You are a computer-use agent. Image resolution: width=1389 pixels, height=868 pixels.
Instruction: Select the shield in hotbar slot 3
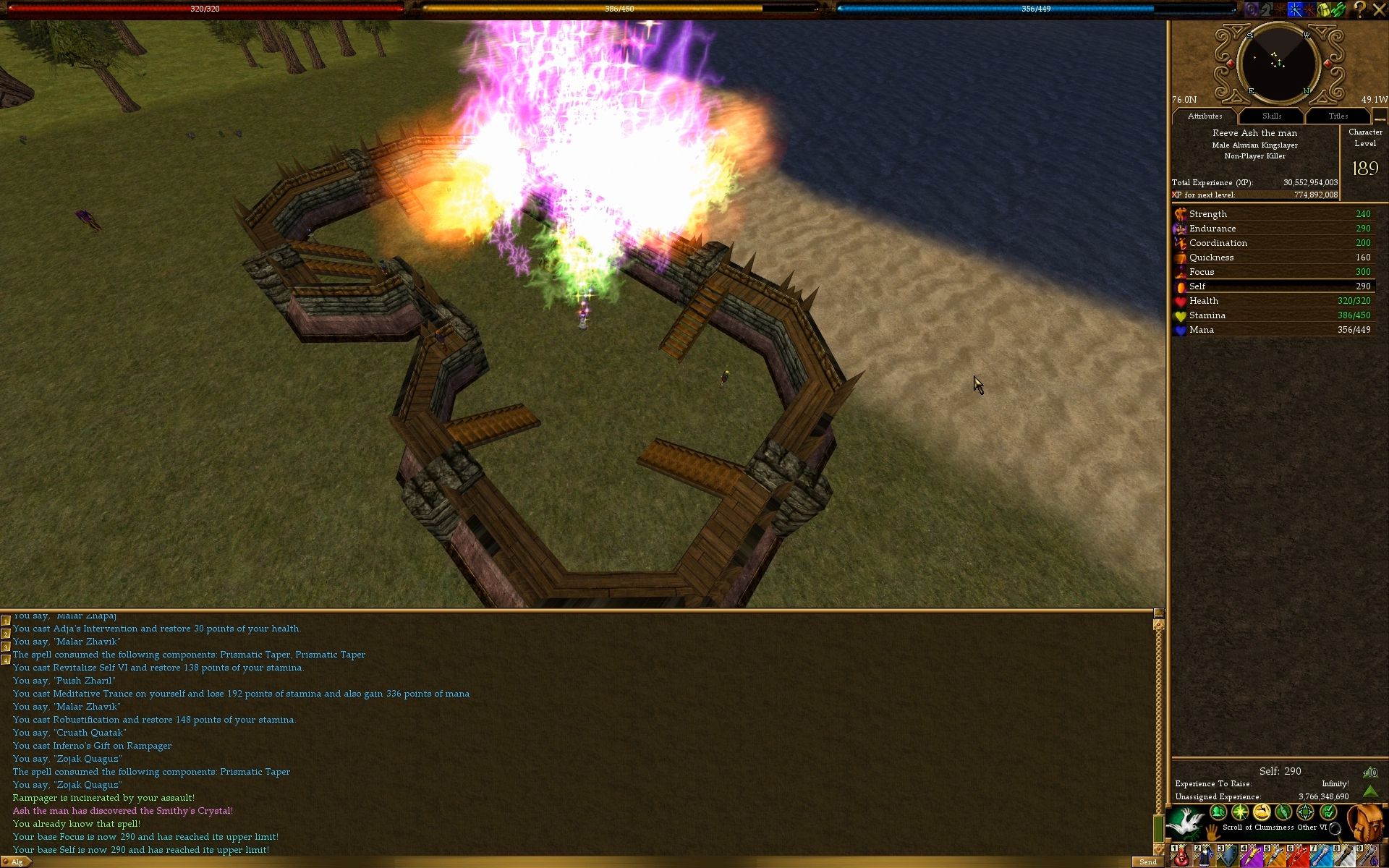(1228, 856)
